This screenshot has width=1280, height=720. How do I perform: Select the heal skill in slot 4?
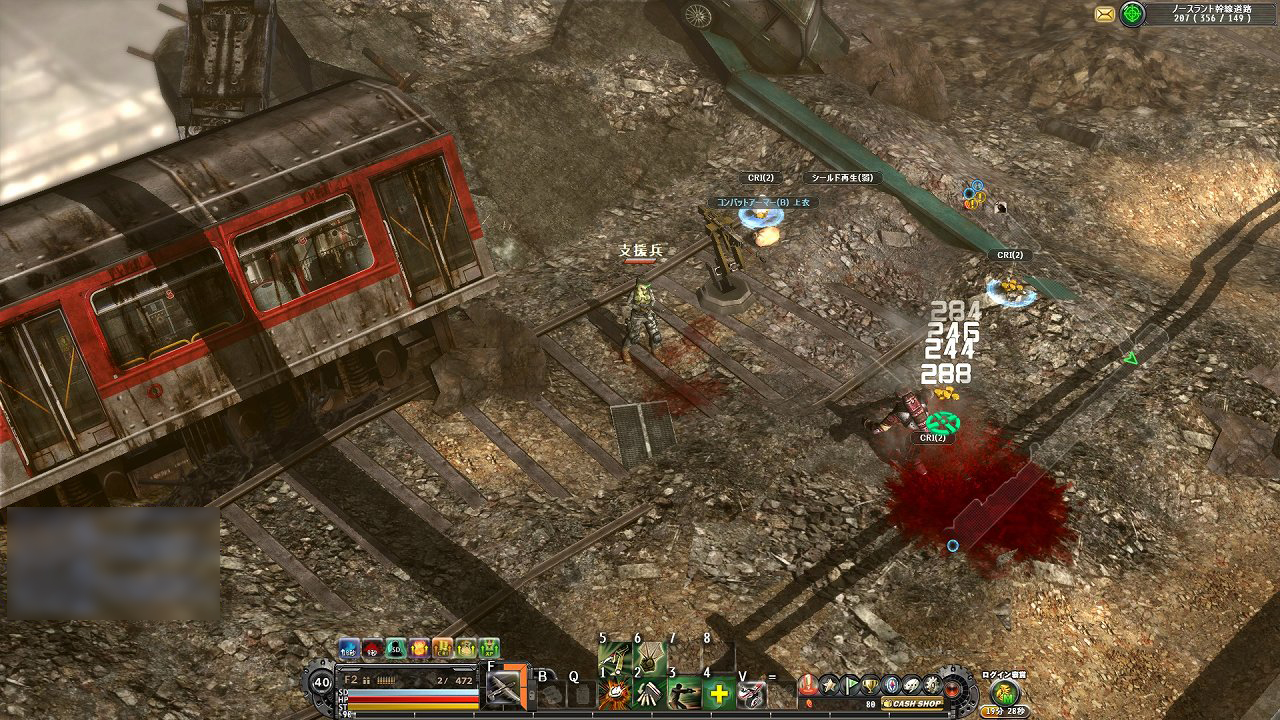720,693
